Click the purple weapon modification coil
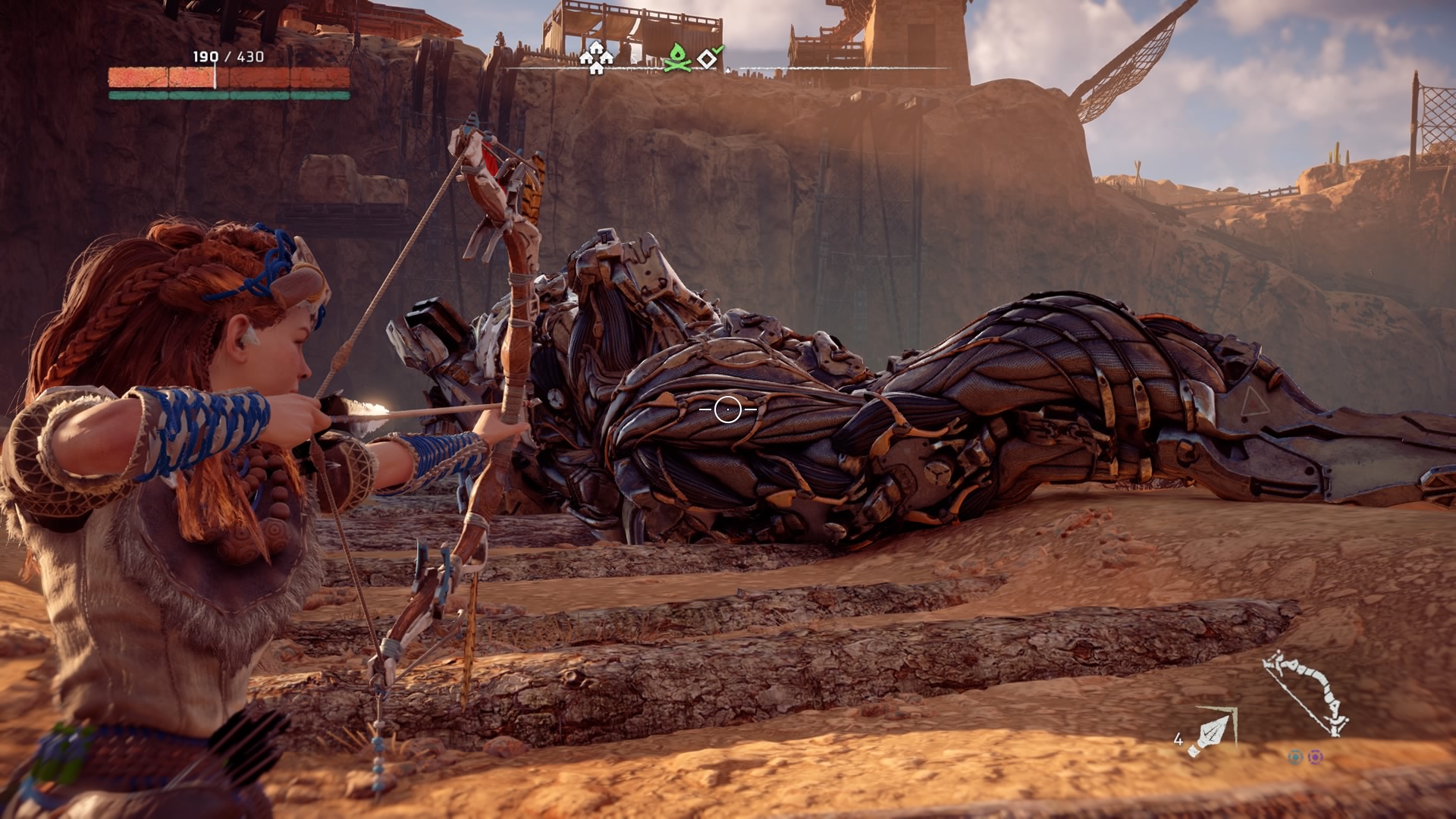This screenshot has width=1456, height=819. [x=1316, y=757]
